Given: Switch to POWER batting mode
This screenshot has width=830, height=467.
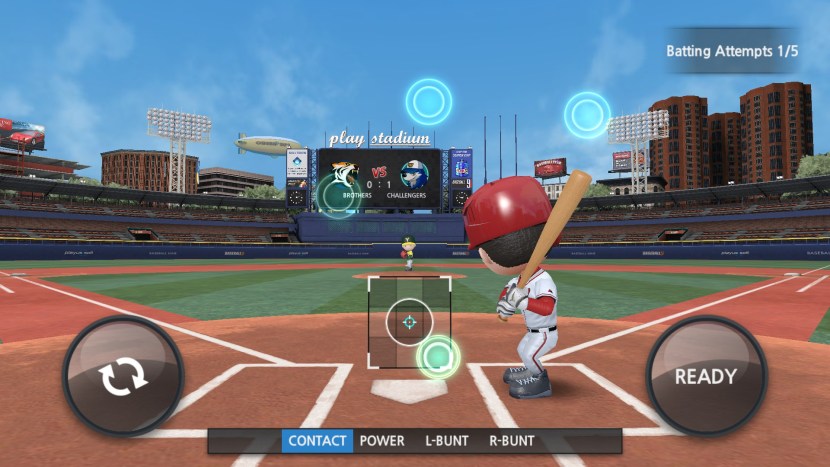Looking at the screenshot, I should (382, 441).
